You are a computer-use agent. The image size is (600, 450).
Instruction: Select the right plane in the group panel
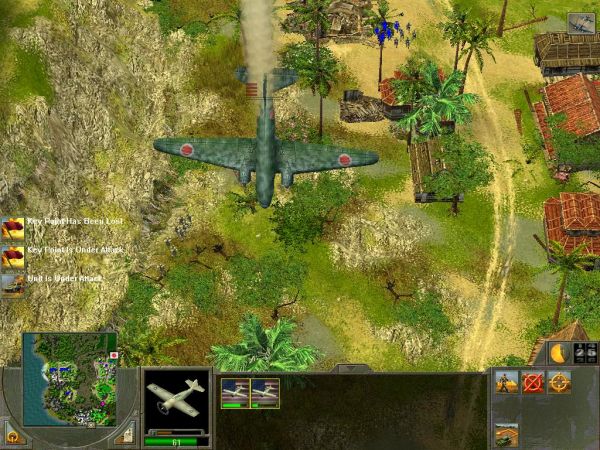coord(265,392)
